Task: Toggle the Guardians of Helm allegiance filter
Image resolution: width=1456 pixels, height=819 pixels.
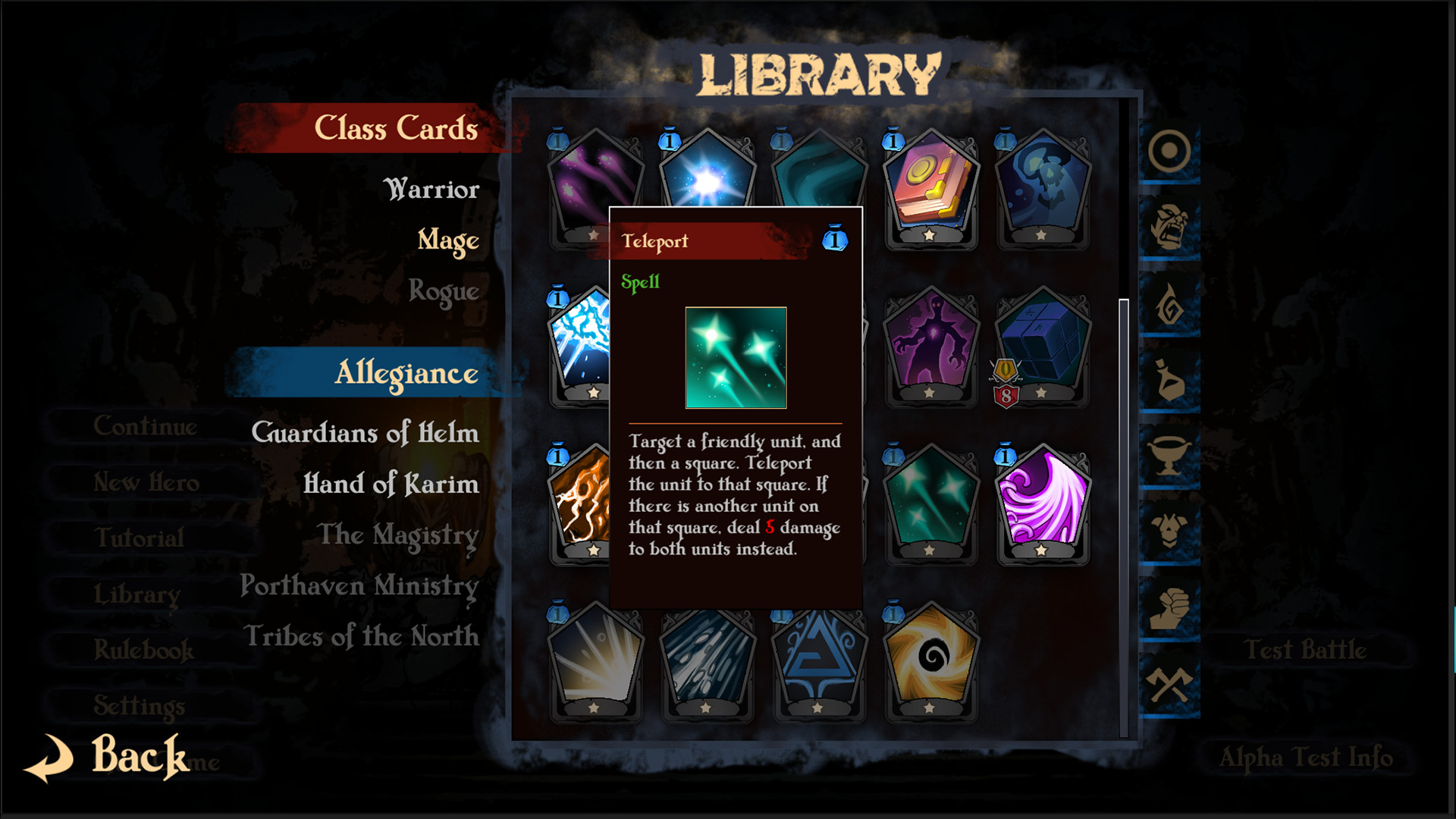Action: pos(365,434)
